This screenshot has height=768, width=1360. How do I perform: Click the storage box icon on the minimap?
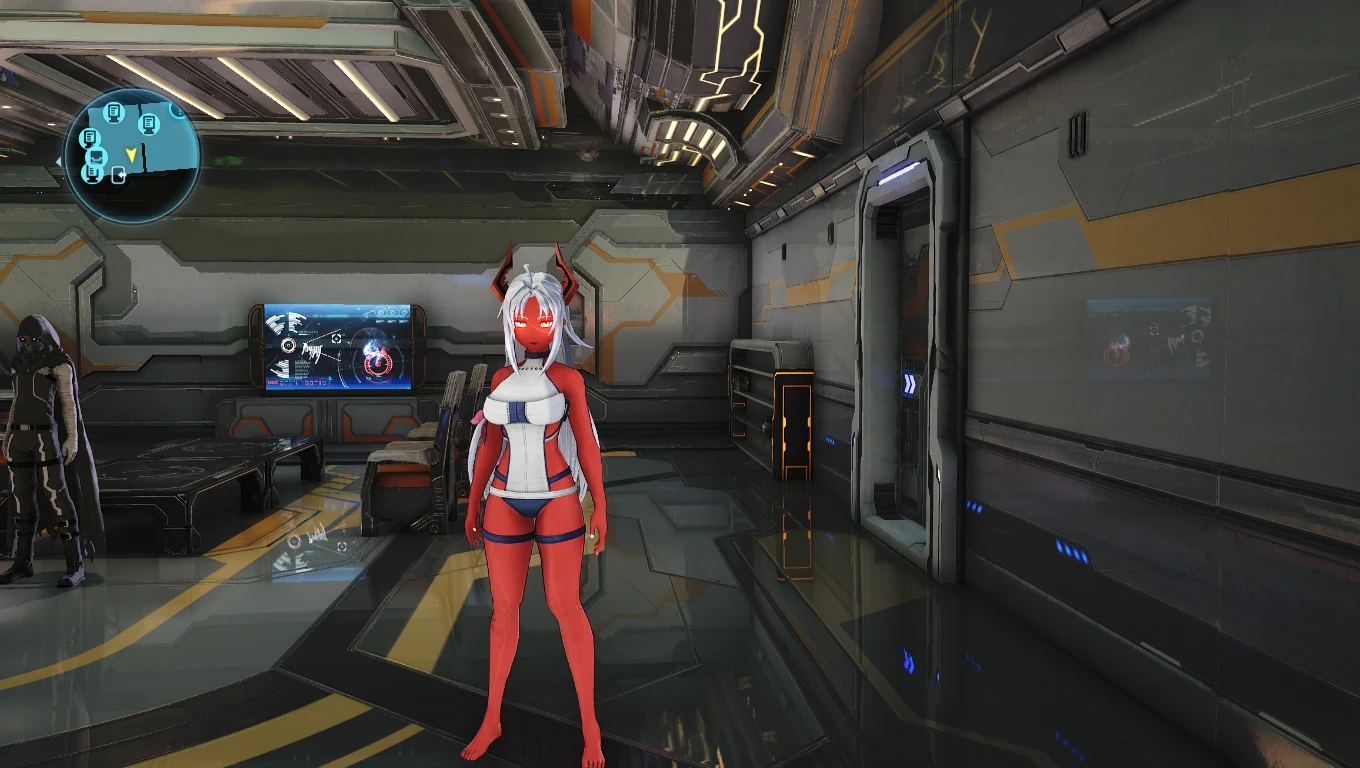click(x=96, y=157)
